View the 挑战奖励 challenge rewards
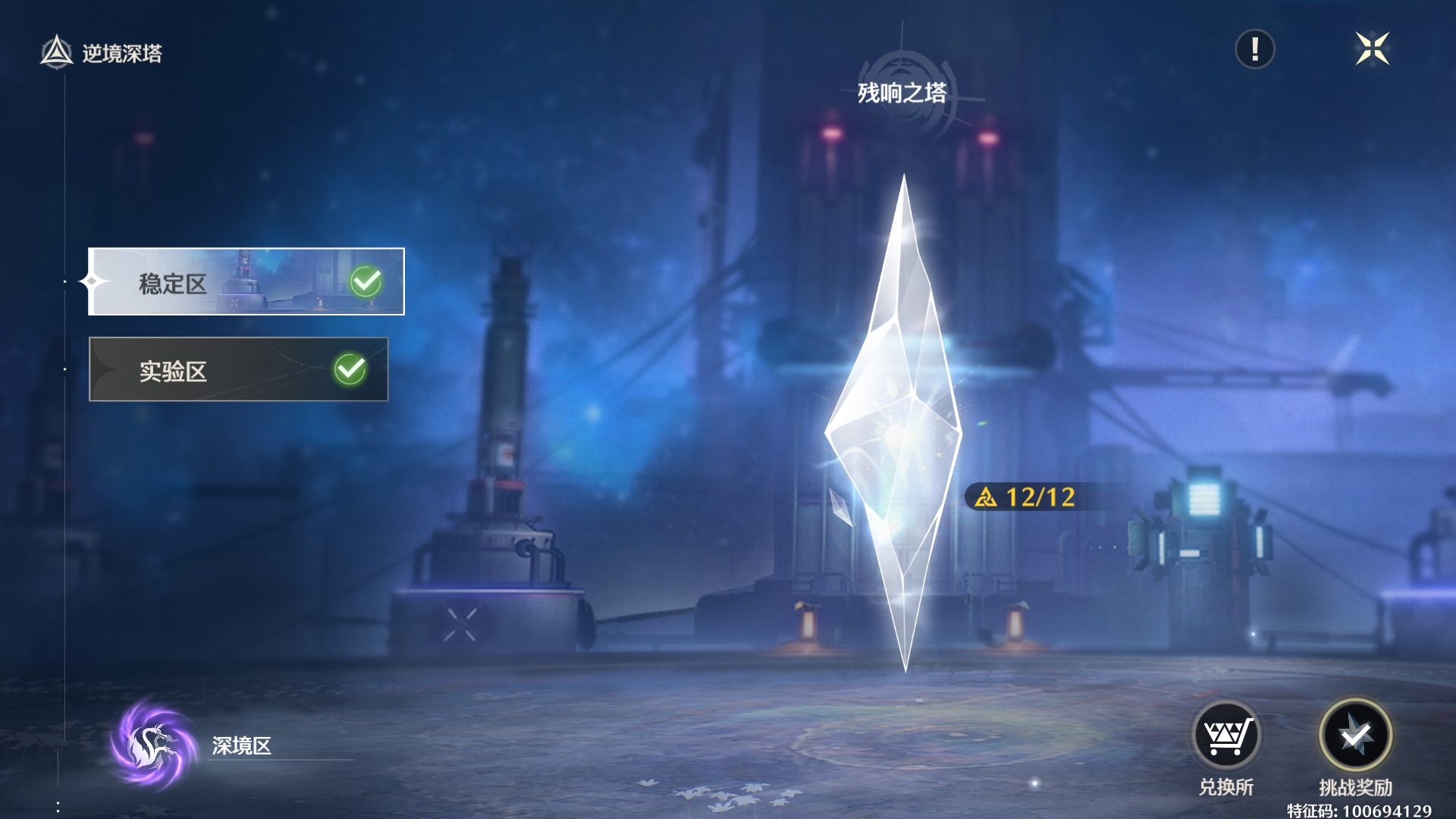 1355,736
